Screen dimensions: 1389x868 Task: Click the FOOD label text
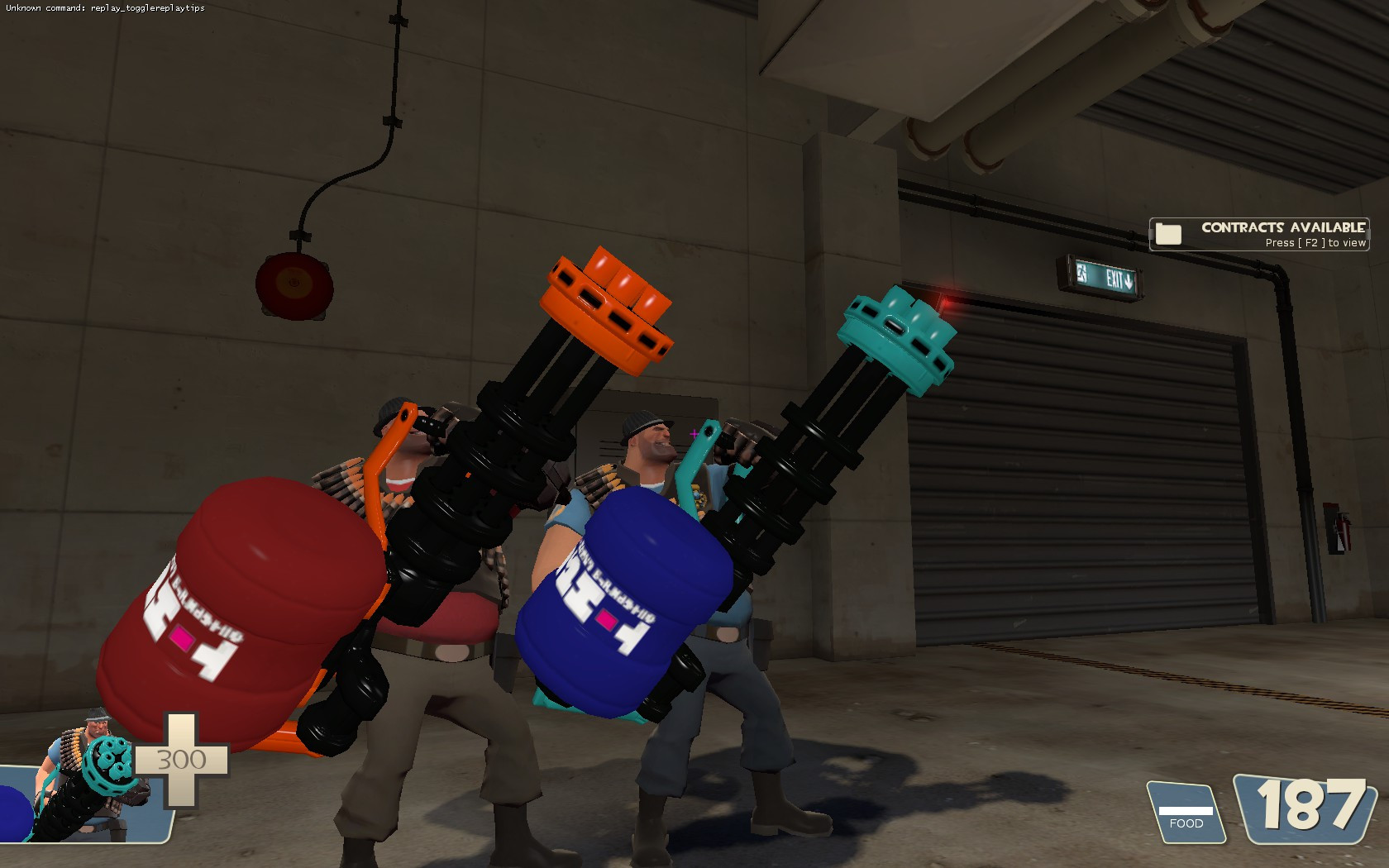pos(1188,823)
